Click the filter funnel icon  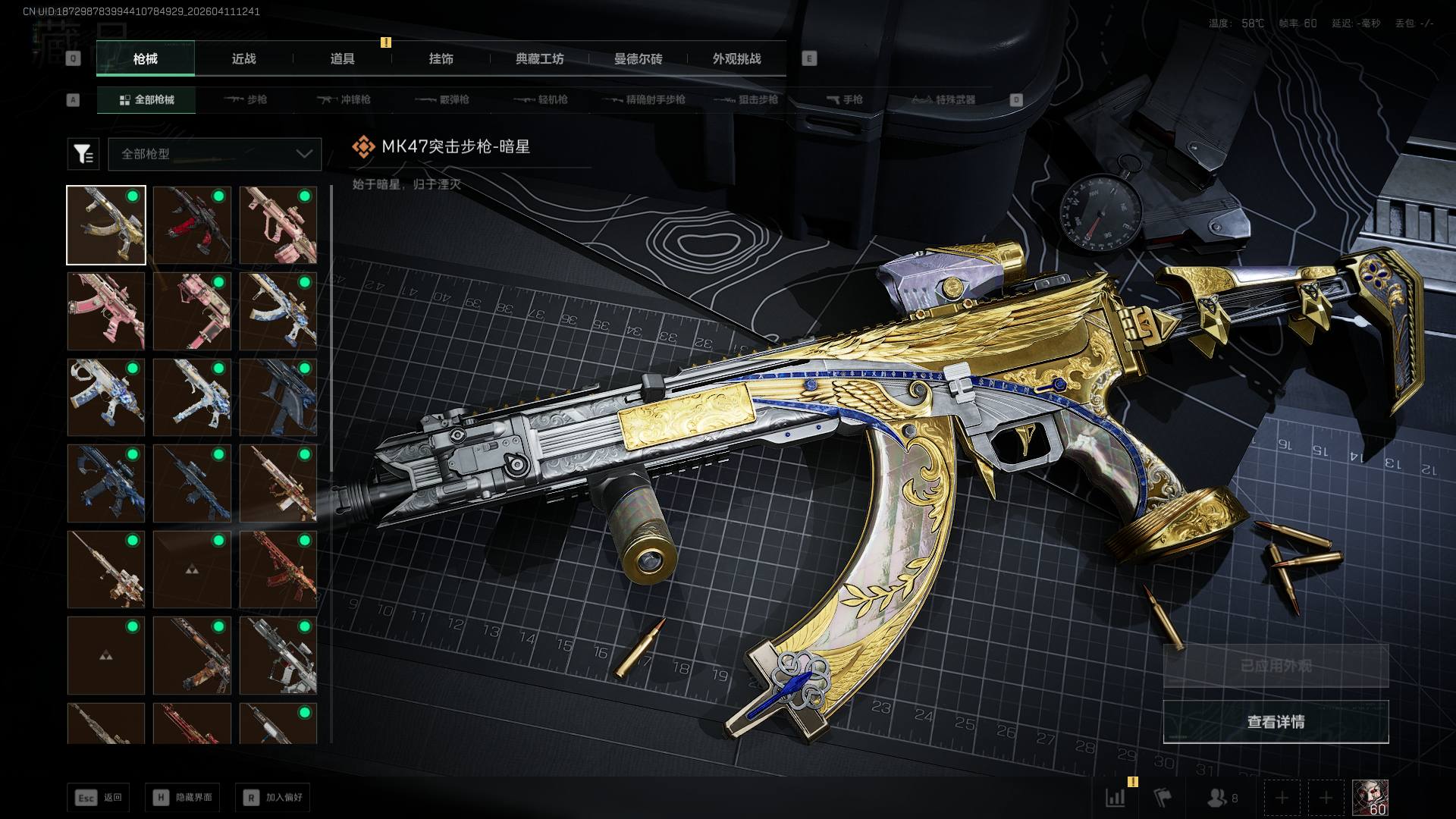[83, 154]
